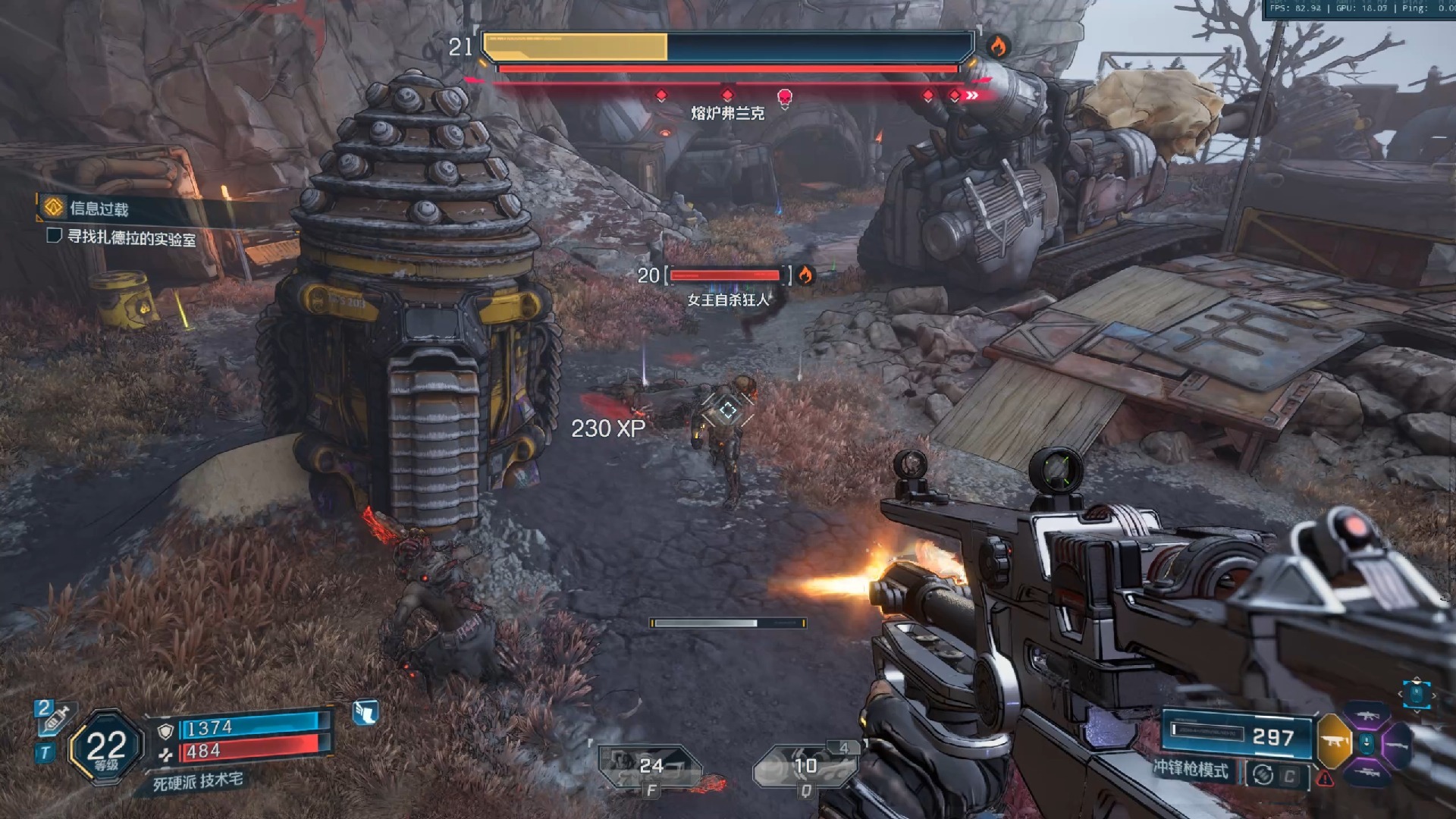Image resolution: width=1456 pixels, height=819 pixels.
Task: Use the repair syringe health kit icon
Action: [53, 718]
